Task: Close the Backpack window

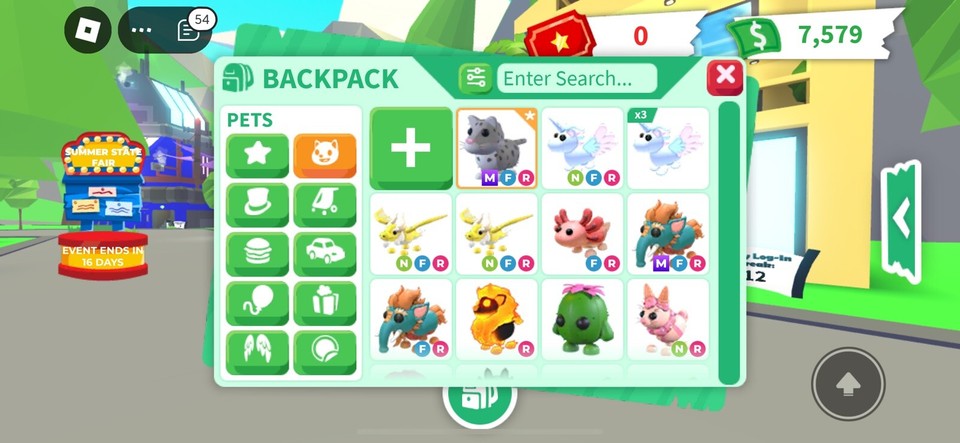Action: [725, 77]
